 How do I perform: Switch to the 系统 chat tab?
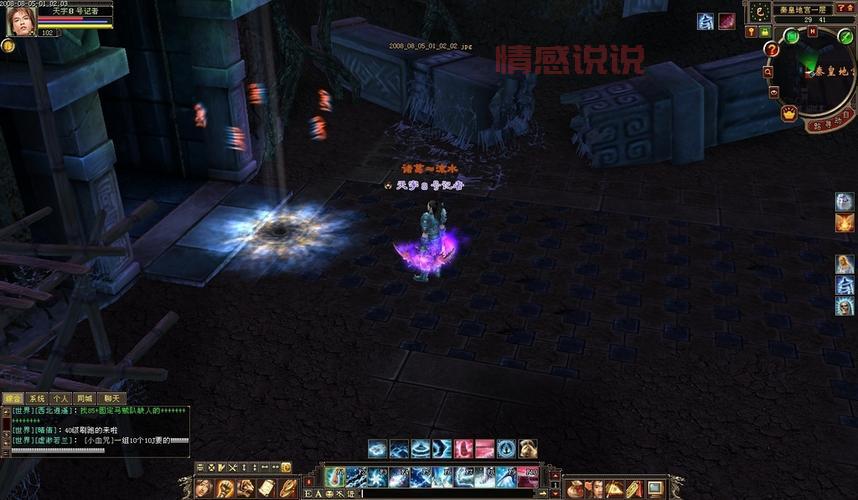[37, 398]
